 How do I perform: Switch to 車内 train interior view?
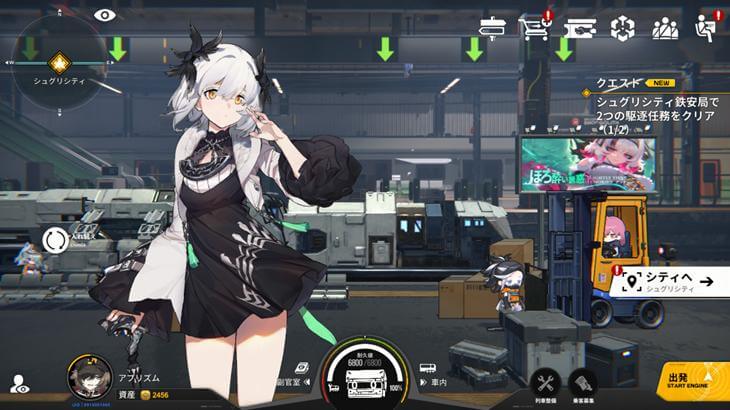tap(427, 375)
